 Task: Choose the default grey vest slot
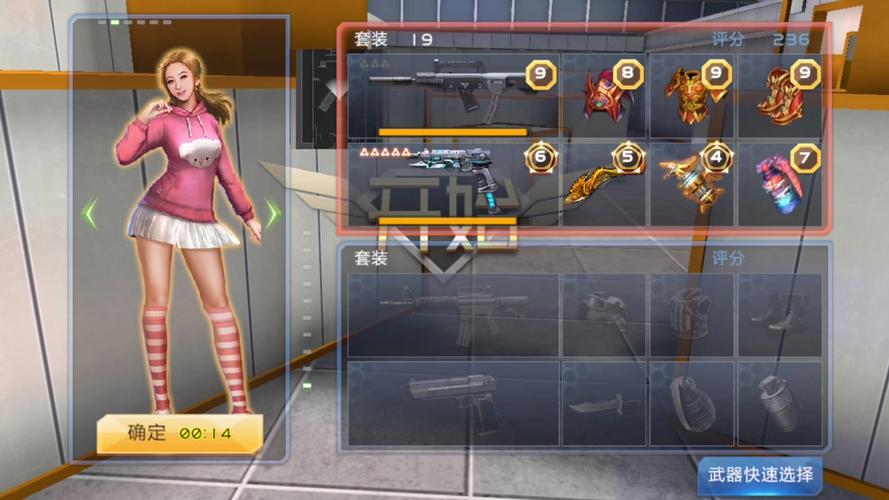[x=692, y=314]
